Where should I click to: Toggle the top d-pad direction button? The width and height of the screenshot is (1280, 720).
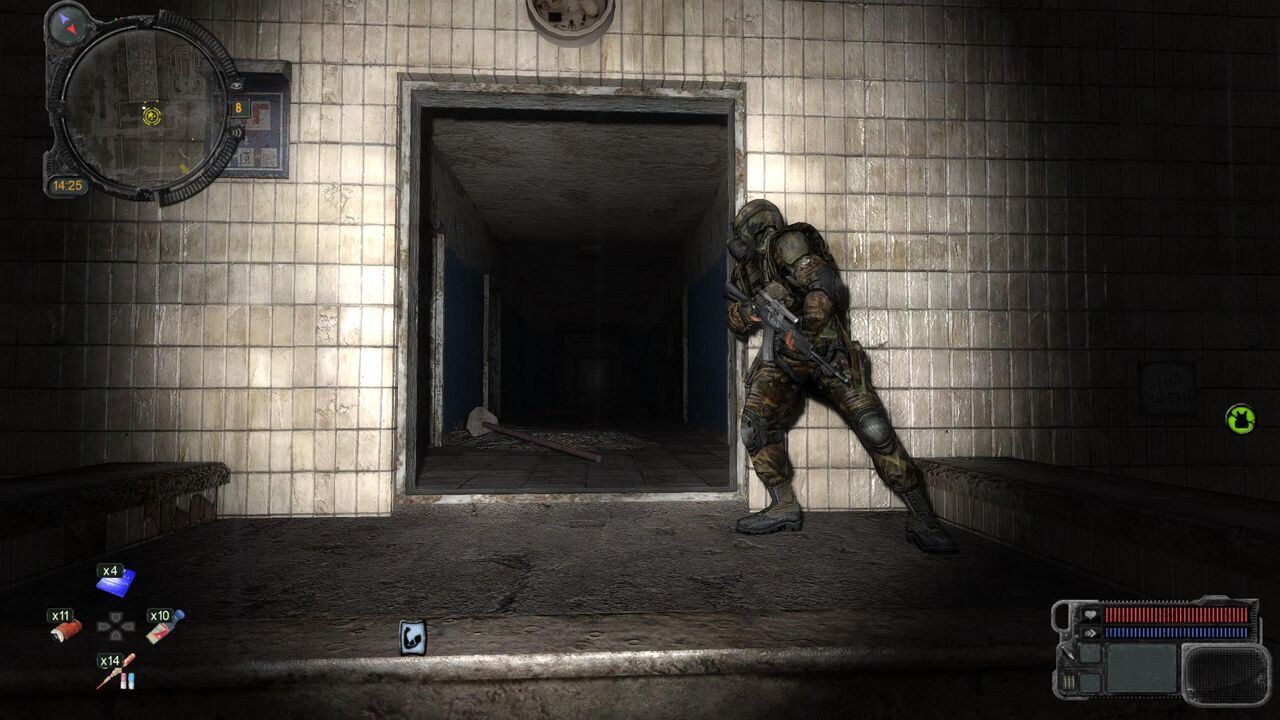(x=116, y=616)
